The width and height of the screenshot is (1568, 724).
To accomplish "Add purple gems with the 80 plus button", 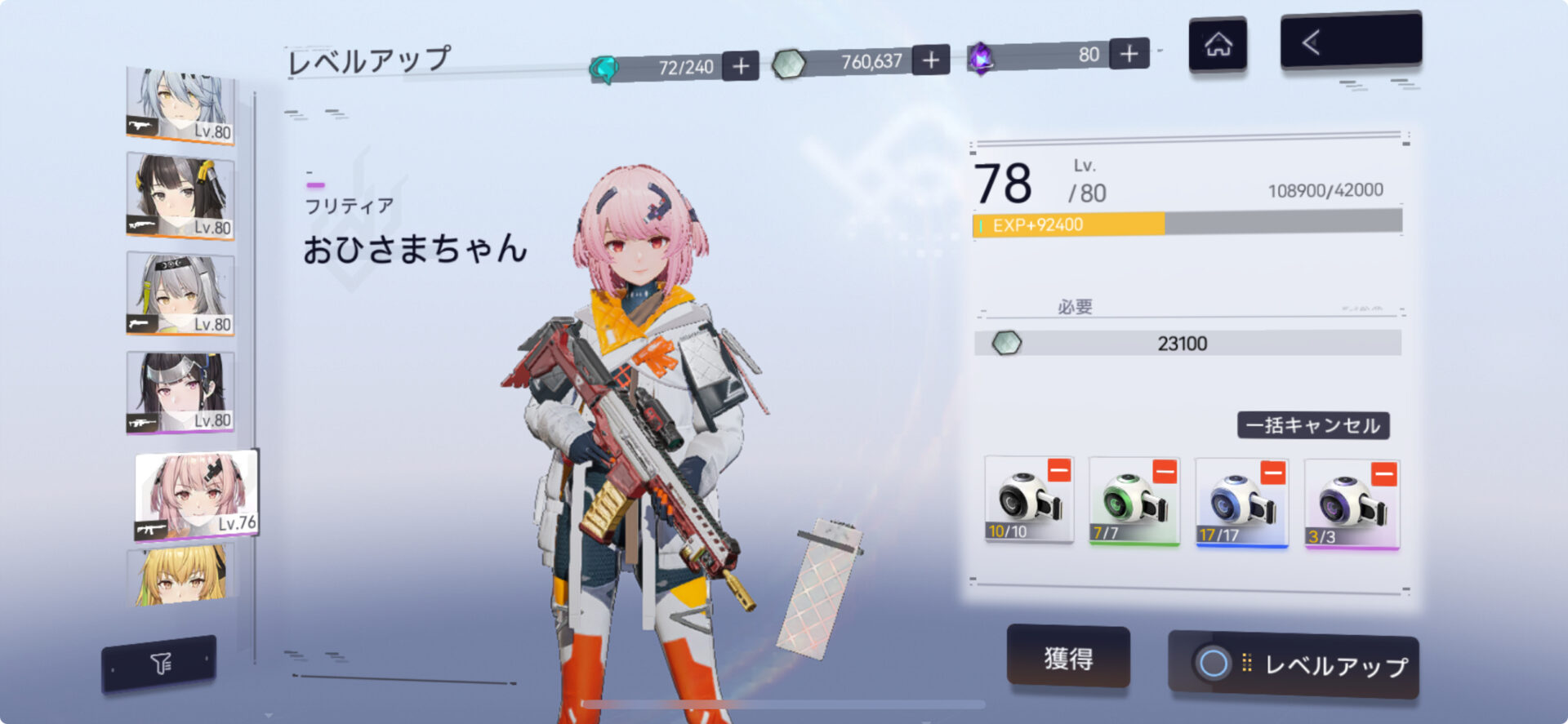I will point(1129,54).
